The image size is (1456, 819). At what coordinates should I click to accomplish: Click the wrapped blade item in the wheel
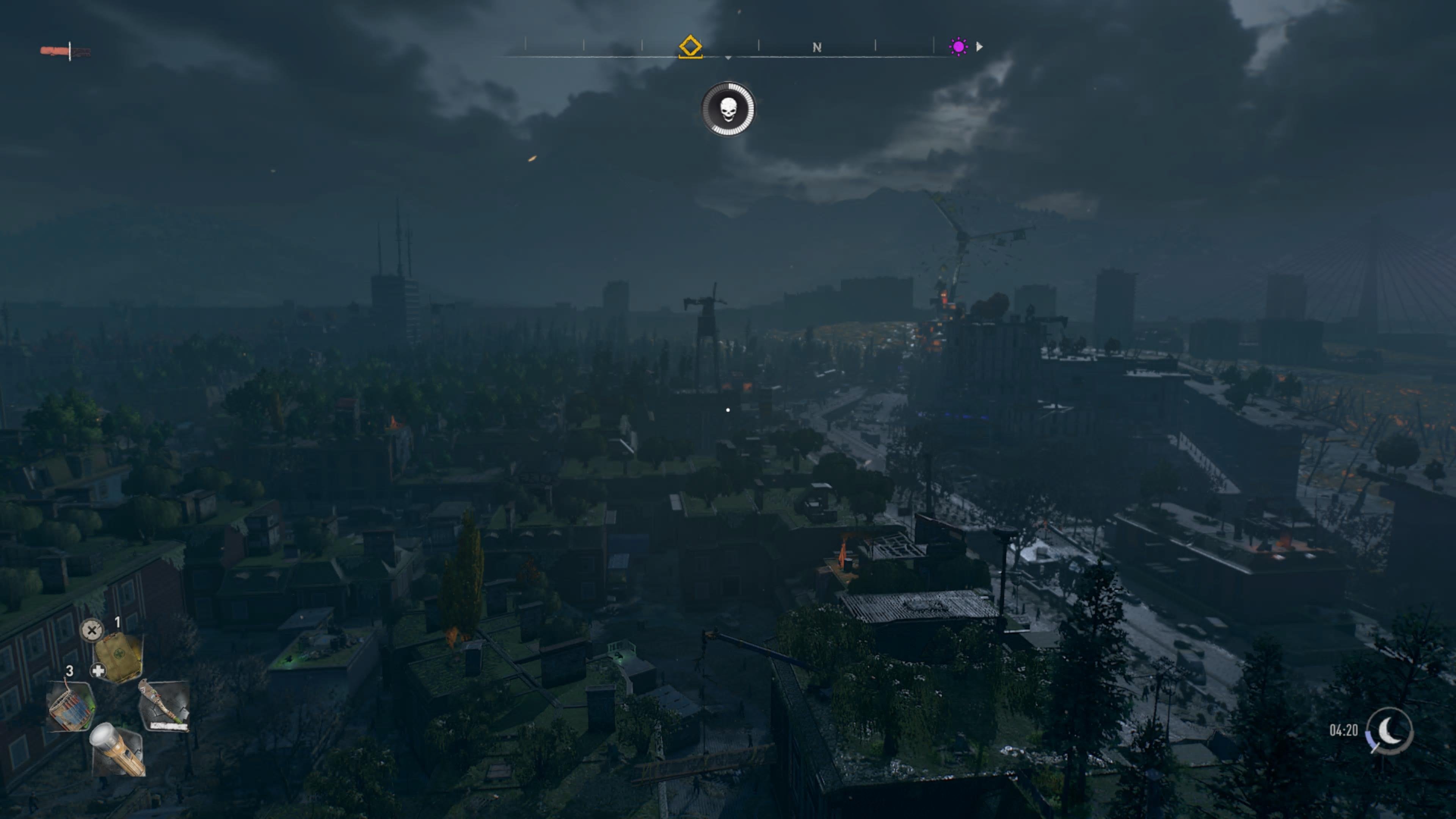click(x=164, y=705)
